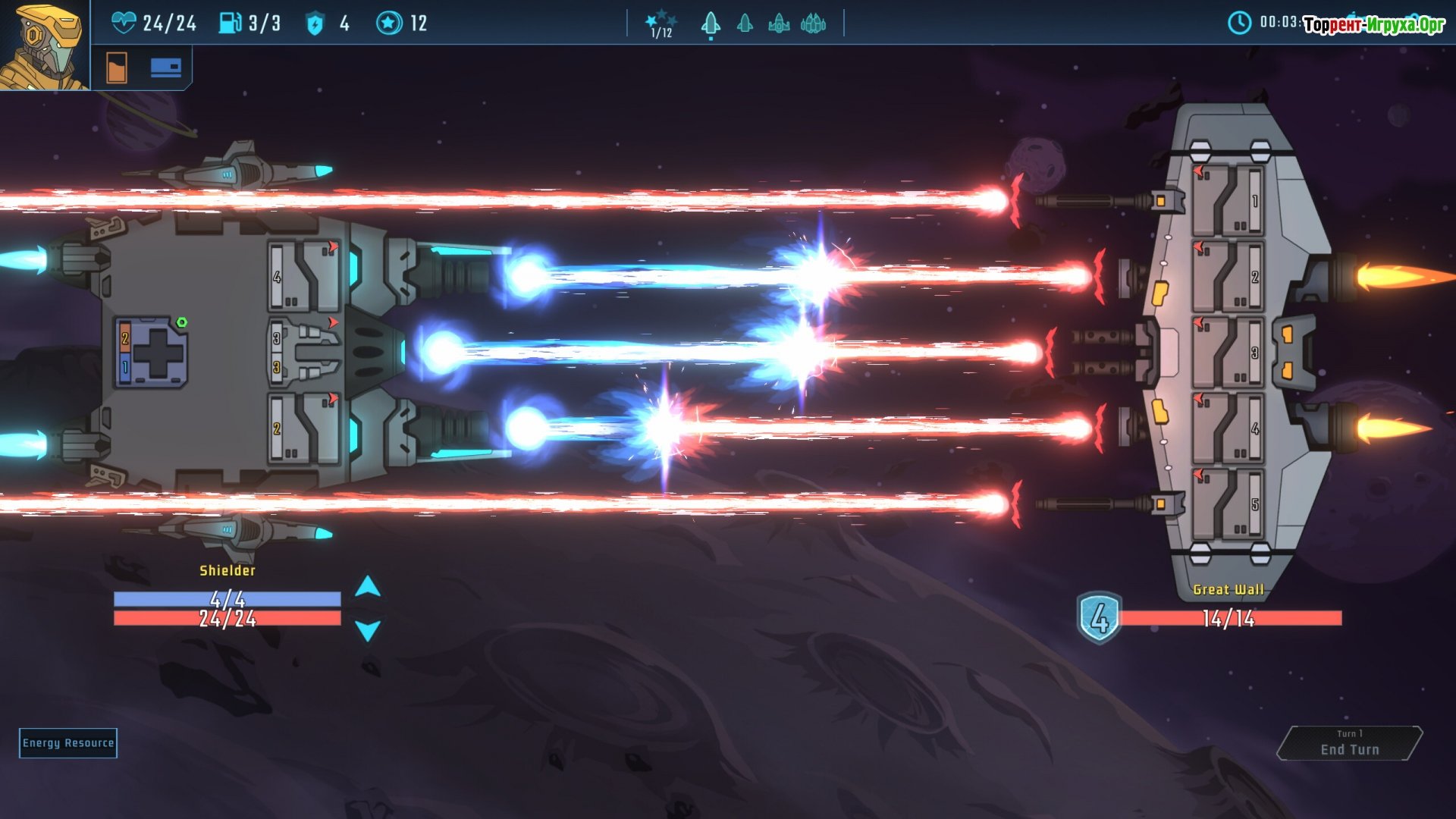Select the blue energy card icon
This screenshot has height=819, width=1456.
(165, 68)
